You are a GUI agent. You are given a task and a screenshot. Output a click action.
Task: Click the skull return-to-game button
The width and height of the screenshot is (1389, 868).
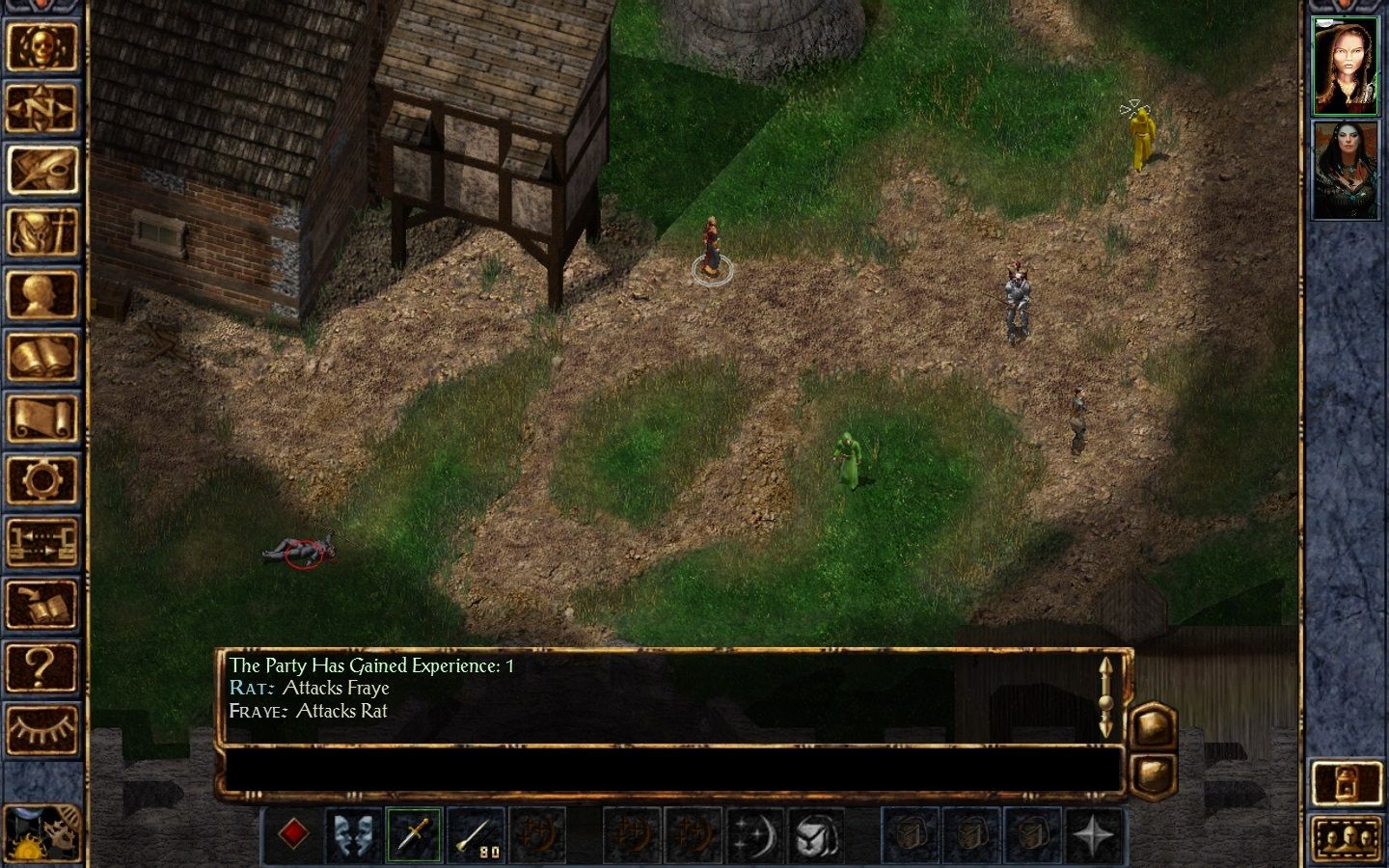pyautogui.click(x=41, y=45)
